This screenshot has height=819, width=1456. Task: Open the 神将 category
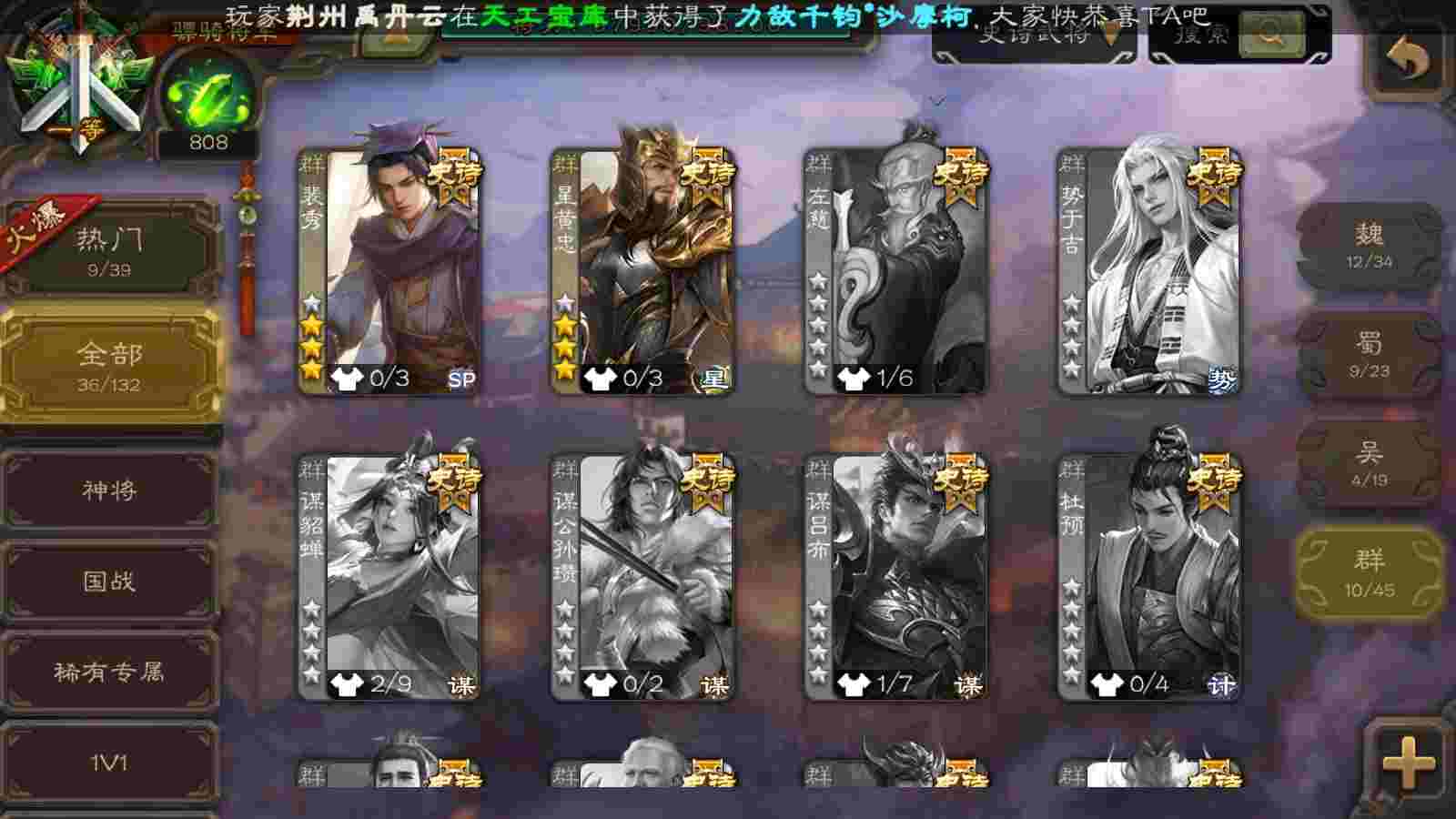coord(109,490)
